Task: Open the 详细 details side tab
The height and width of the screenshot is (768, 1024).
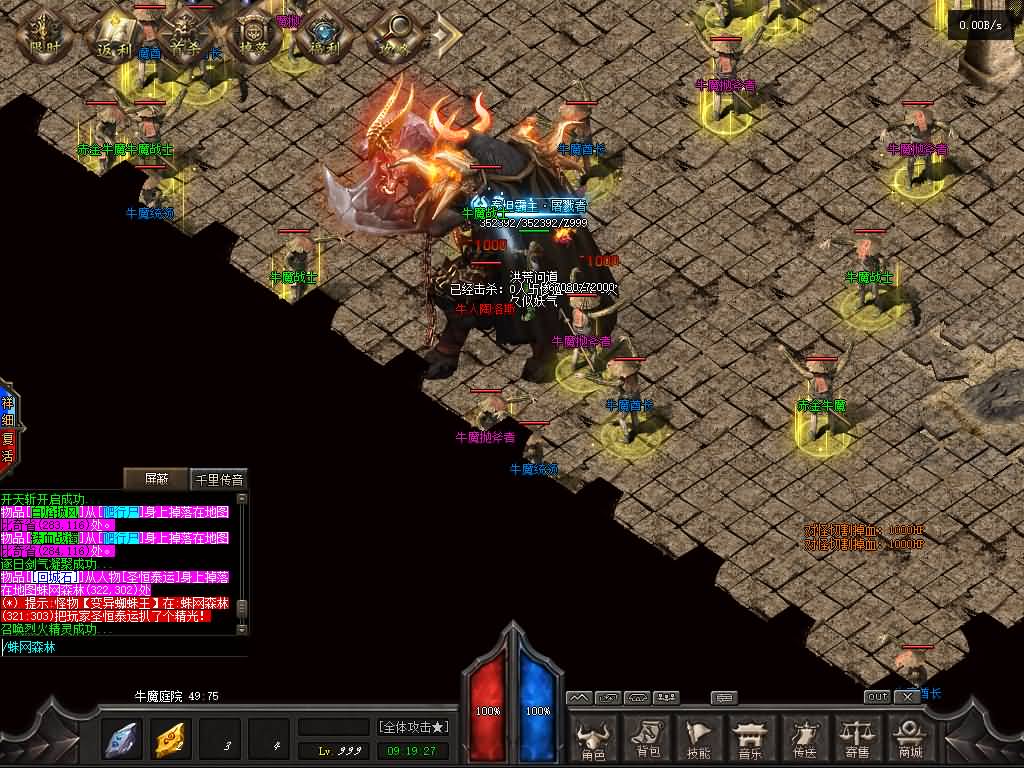Action: coord(7,411)
